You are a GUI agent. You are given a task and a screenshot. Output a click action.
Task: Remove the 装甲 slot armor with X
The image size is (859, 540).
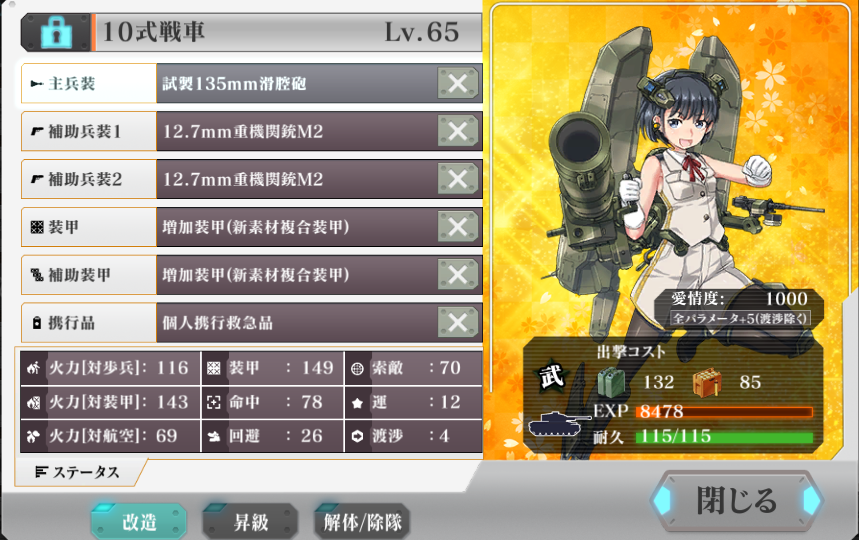[x=458, y=227]
